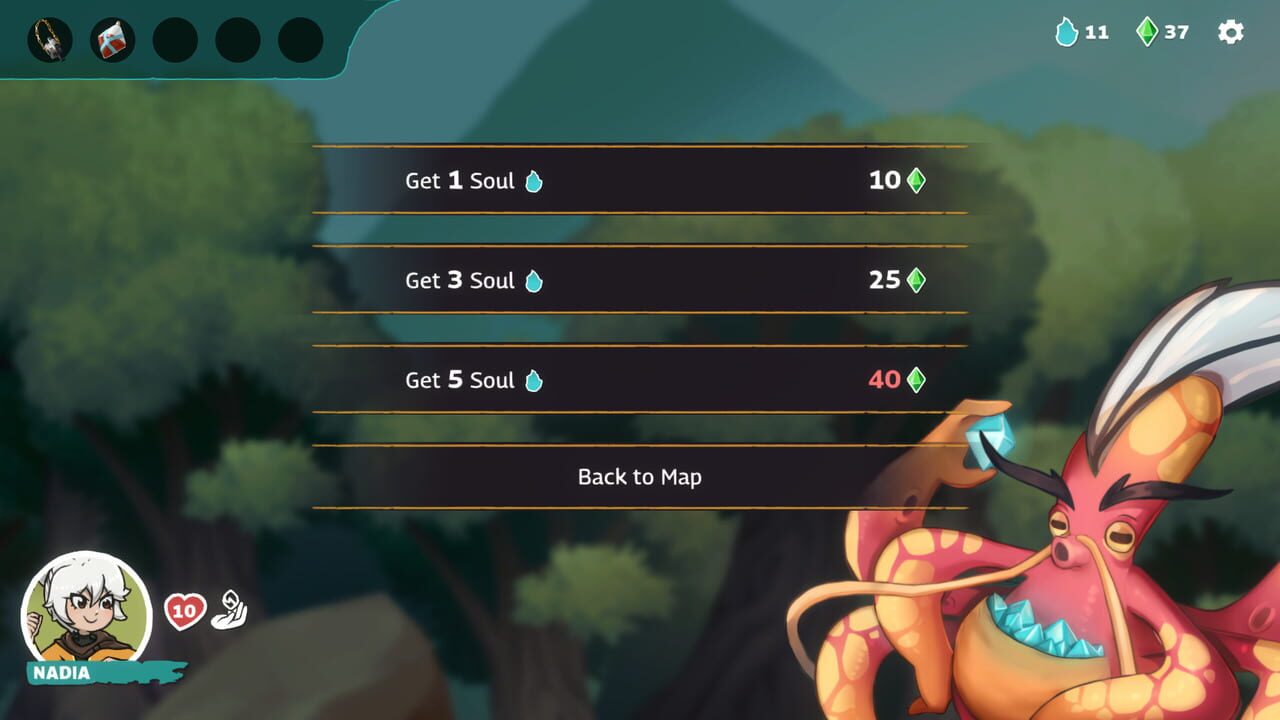The image size is (1280, 720).
Task: Select the third empty item slot
Action: pos(174,40)
